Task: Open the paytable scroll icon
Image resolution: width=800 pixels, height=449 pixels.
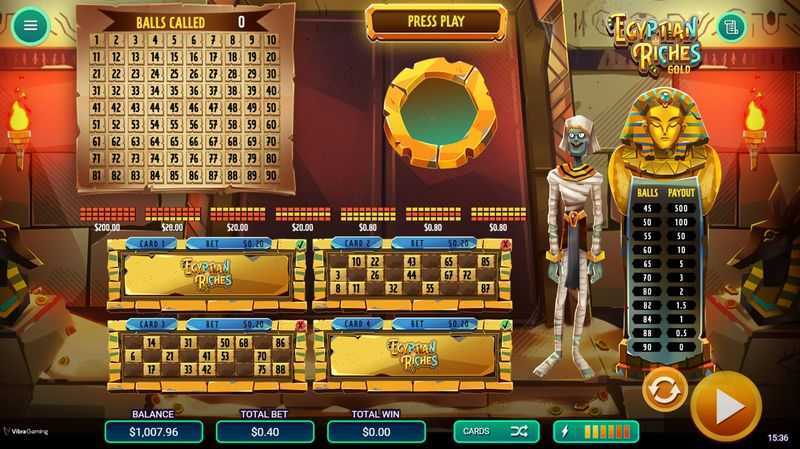Action: [x=731, y=26]
